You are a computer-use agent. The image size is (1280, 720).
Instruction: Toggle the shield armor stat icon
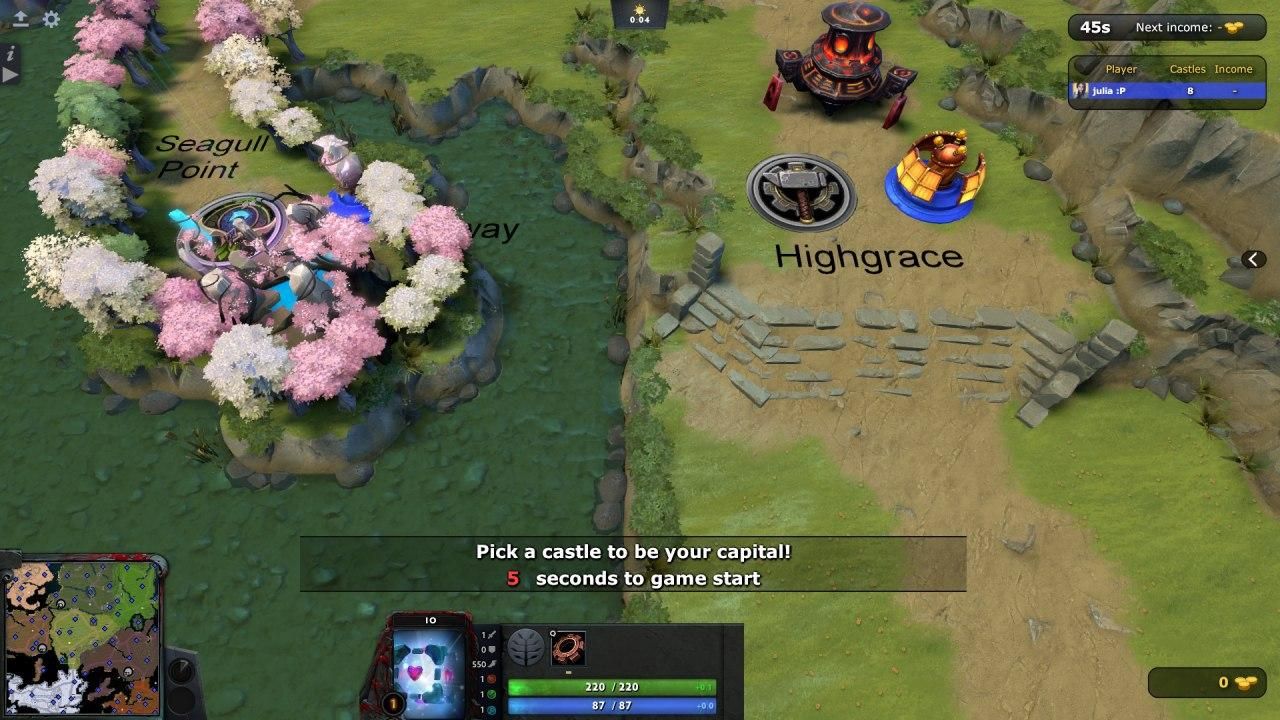tap(493, 648)
